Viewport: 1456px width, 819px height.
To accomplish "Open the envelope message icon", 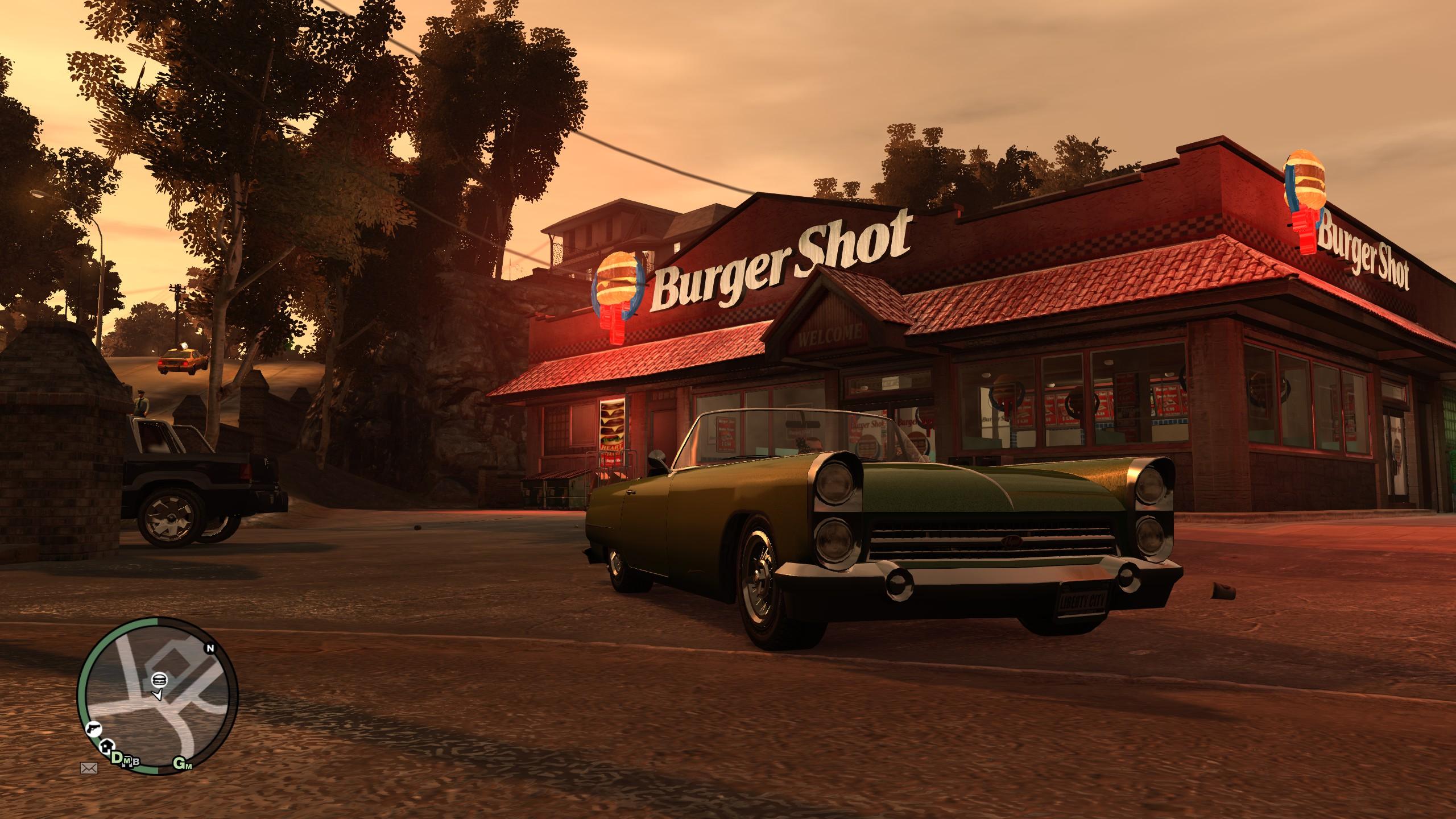I will [89, 769].
